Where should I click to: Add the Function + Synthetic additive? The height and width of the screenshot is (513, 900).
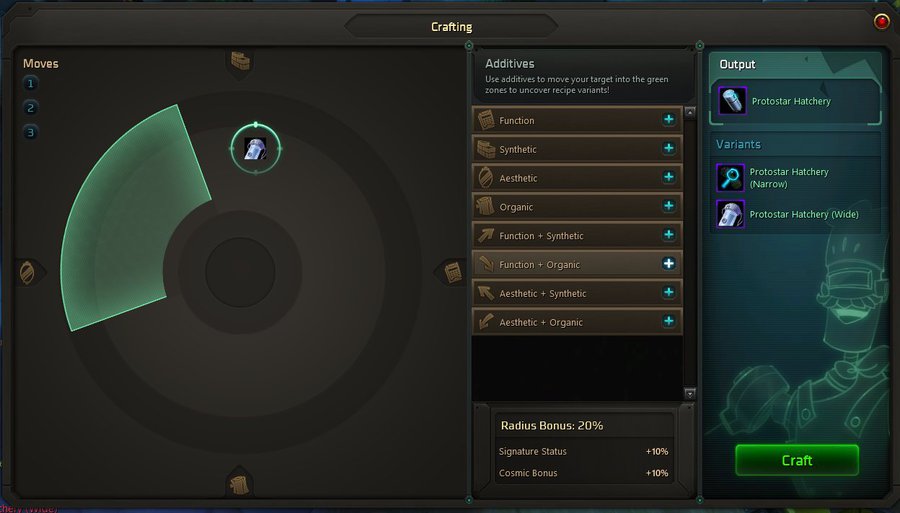click(668, 236)
